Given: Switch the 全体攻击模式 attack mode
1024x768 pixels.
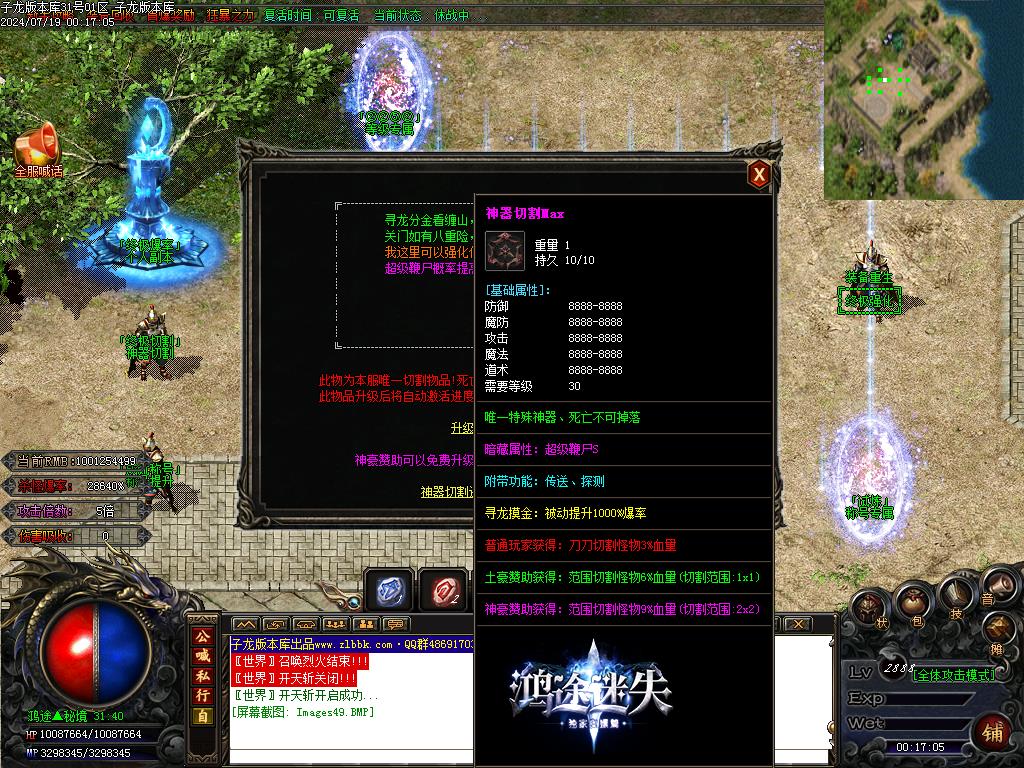Looking at the screenshot, I should (x=954, y=675).
